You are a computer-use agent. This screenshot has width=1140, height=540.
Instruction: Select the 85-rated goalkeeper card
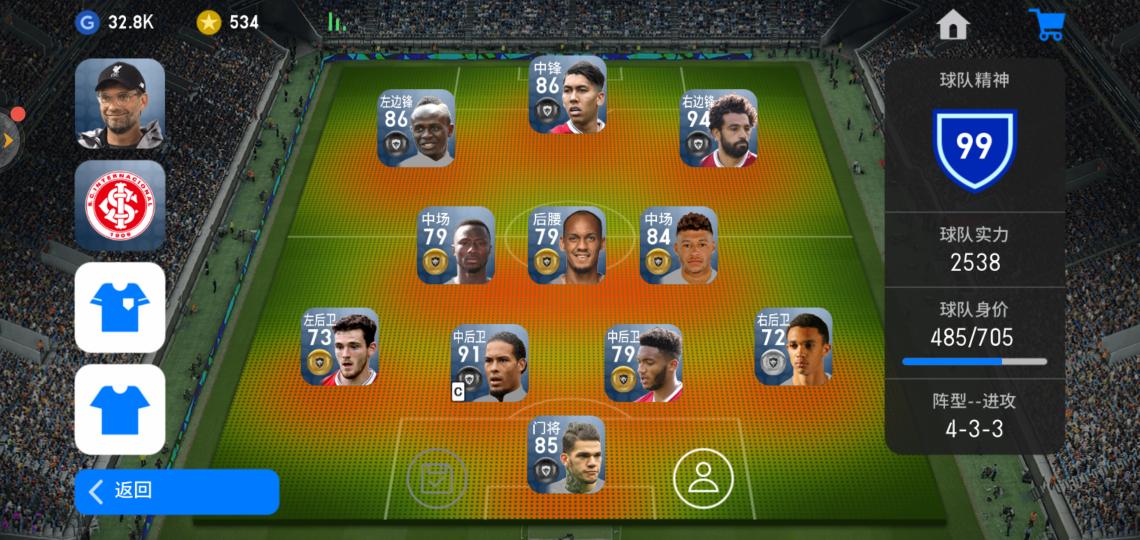pyautogui.click(x=567, y=455)
